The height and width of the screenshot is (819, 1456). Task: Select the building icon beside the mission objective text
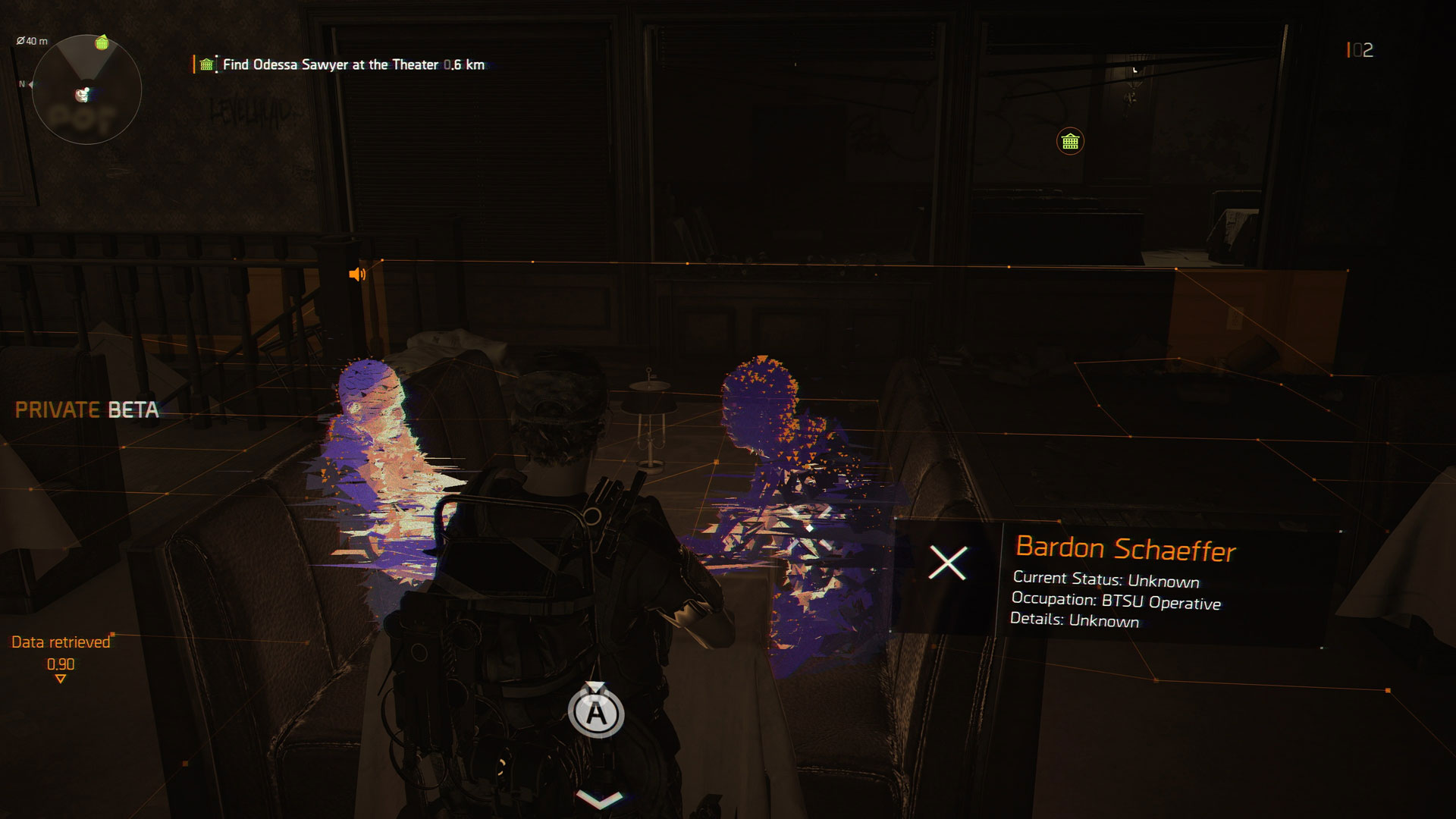coord(205,65)
